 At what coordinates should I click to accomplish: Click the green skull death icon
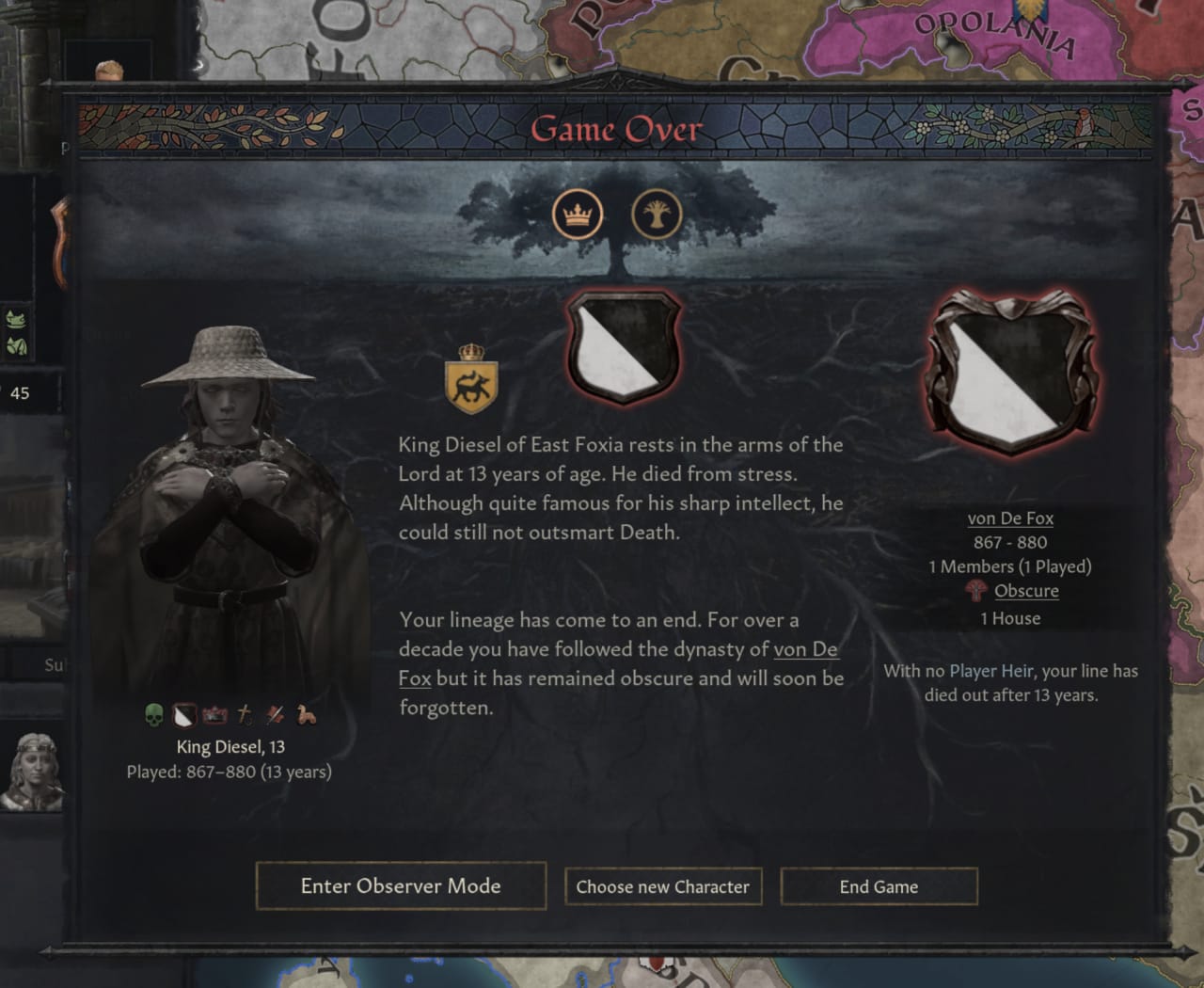152,715
